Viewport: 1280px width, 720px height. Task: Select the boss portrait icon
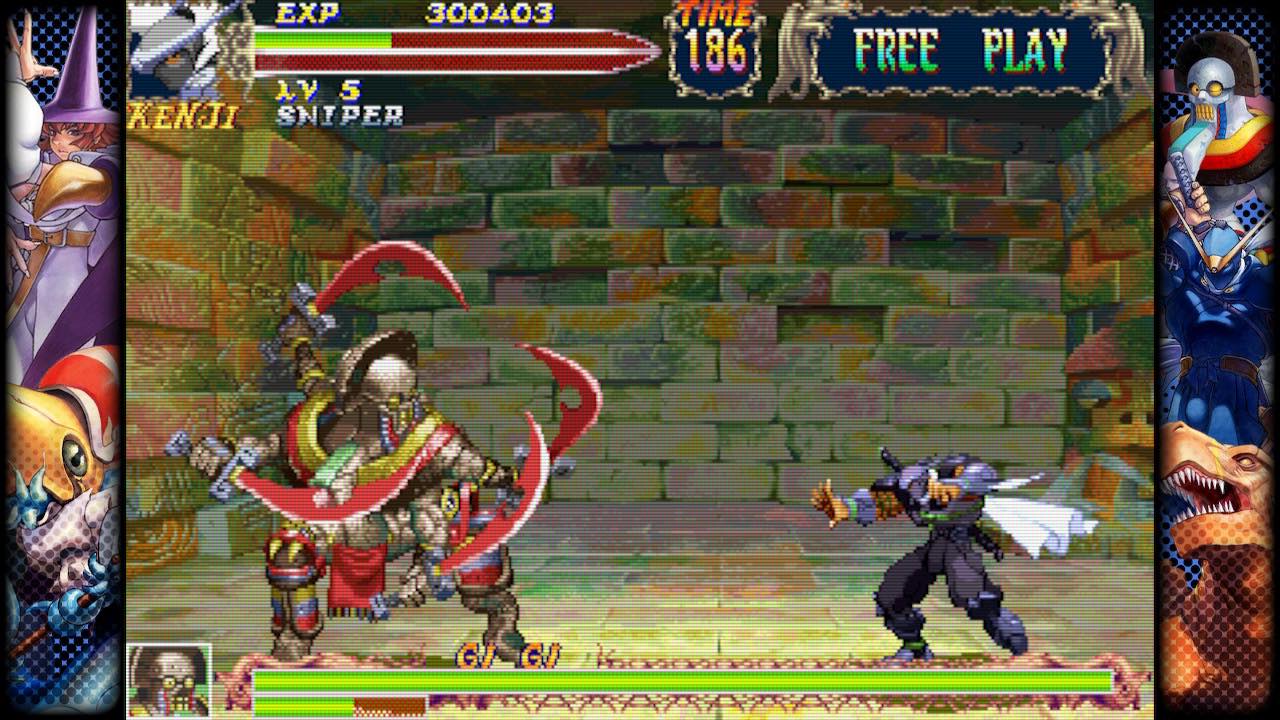click(x=169, y=680)
